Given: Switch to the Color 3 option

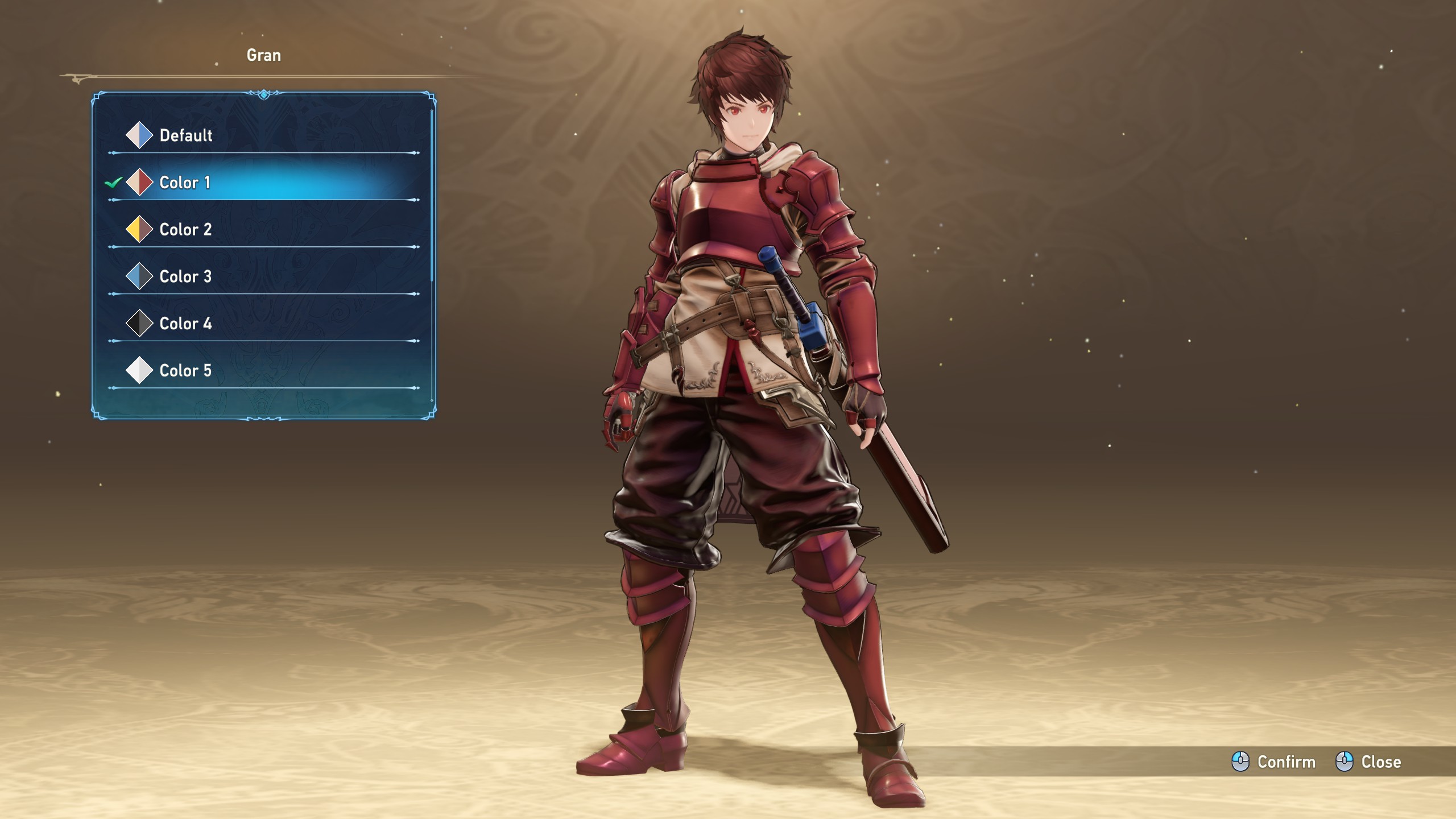Looking at the screenshot, I should 185,277.
